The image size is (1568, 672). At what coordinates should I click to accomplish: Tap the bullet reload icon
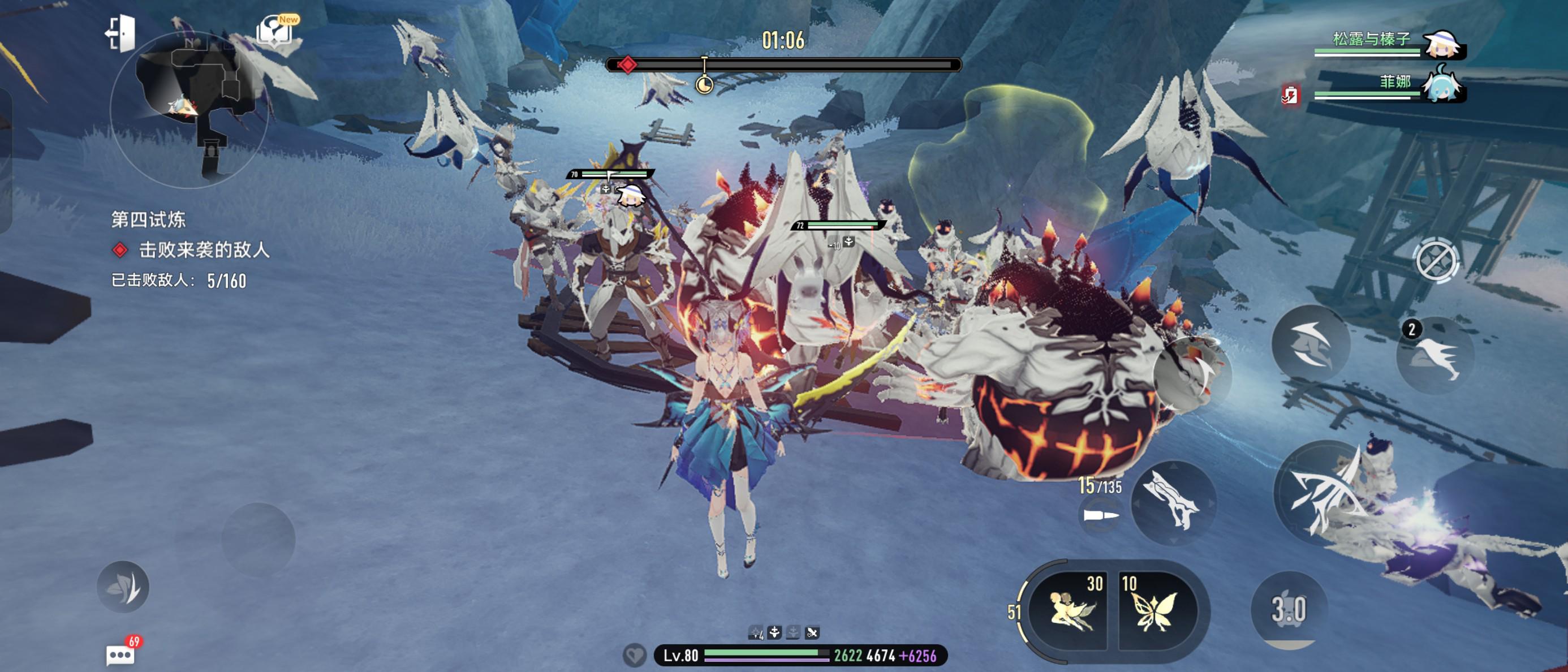(1100, 515)
